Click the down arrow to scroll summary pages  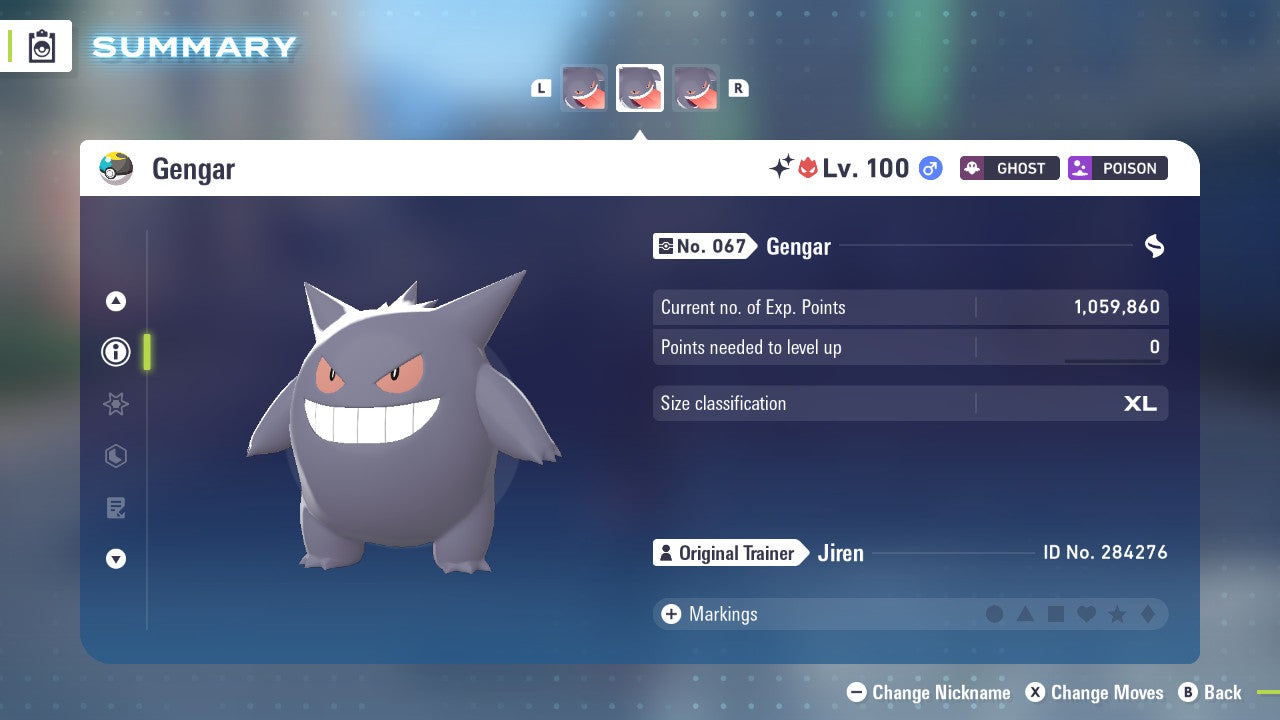point(116,559)
